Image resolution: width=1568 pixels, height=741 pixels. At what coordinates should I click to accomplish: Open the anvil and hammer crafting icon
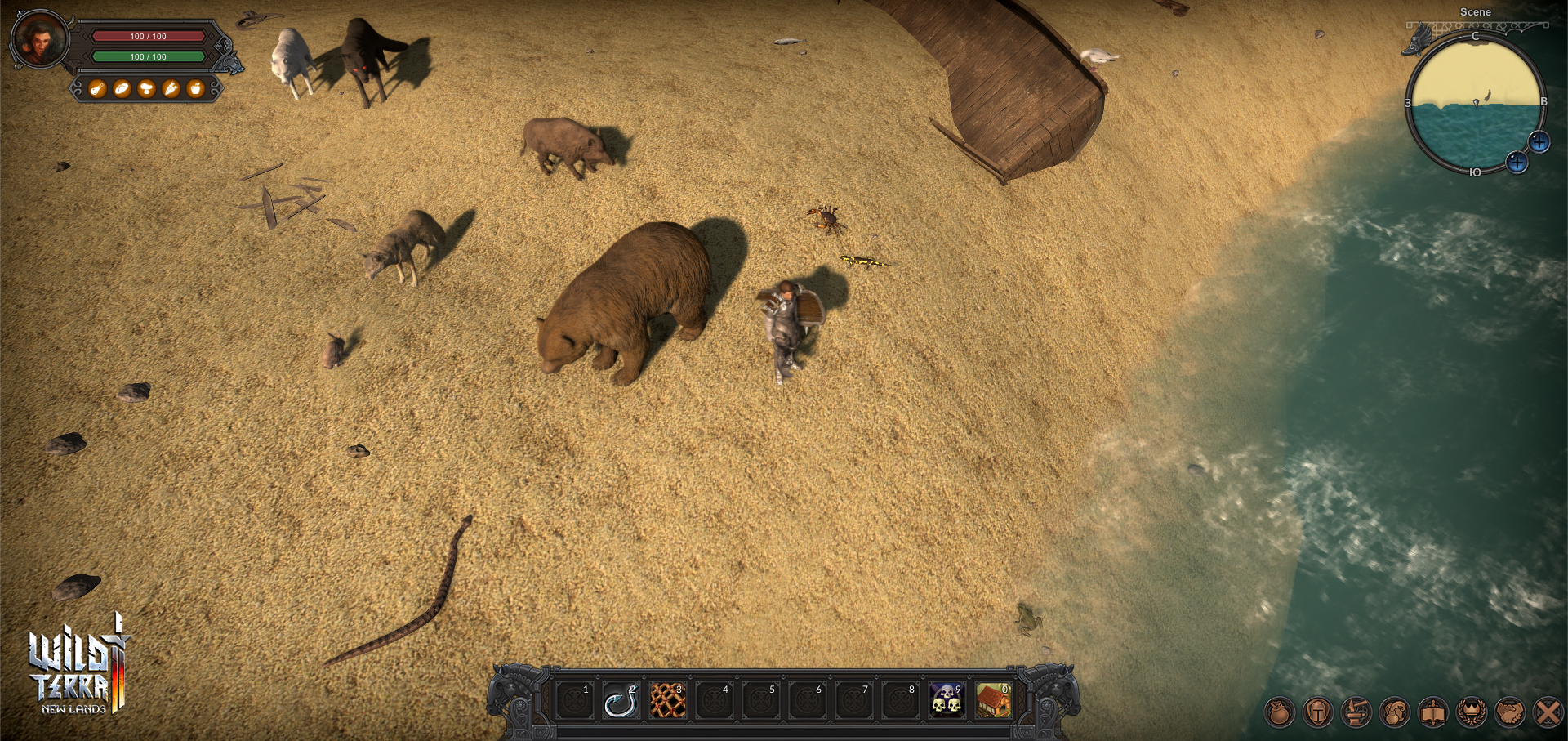coord(1356,712)
